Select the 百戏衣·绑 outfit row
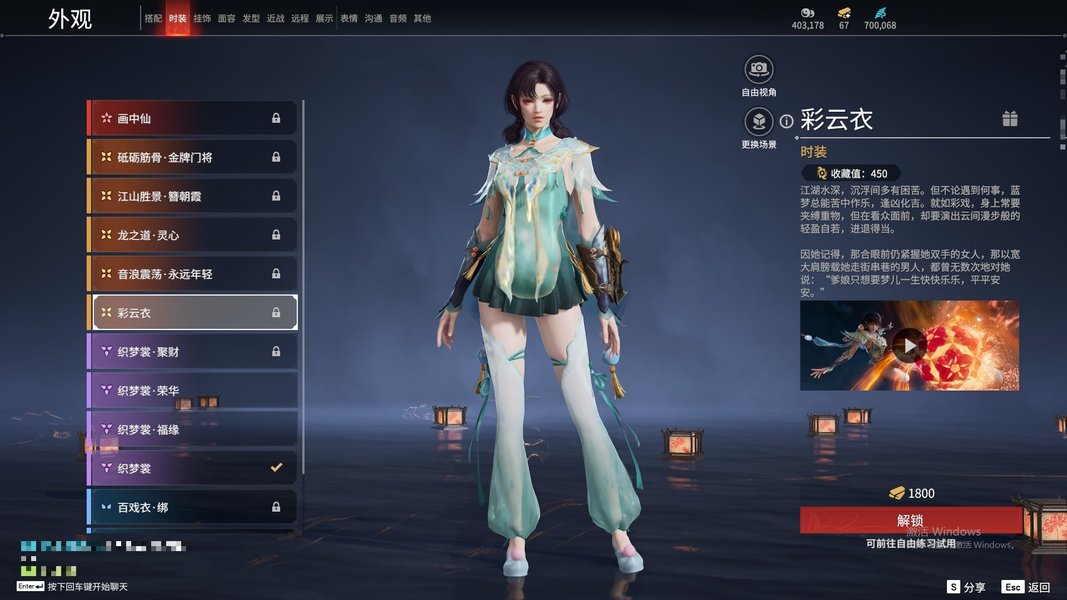The image size is (1067, 600). (x=193, y=507)
